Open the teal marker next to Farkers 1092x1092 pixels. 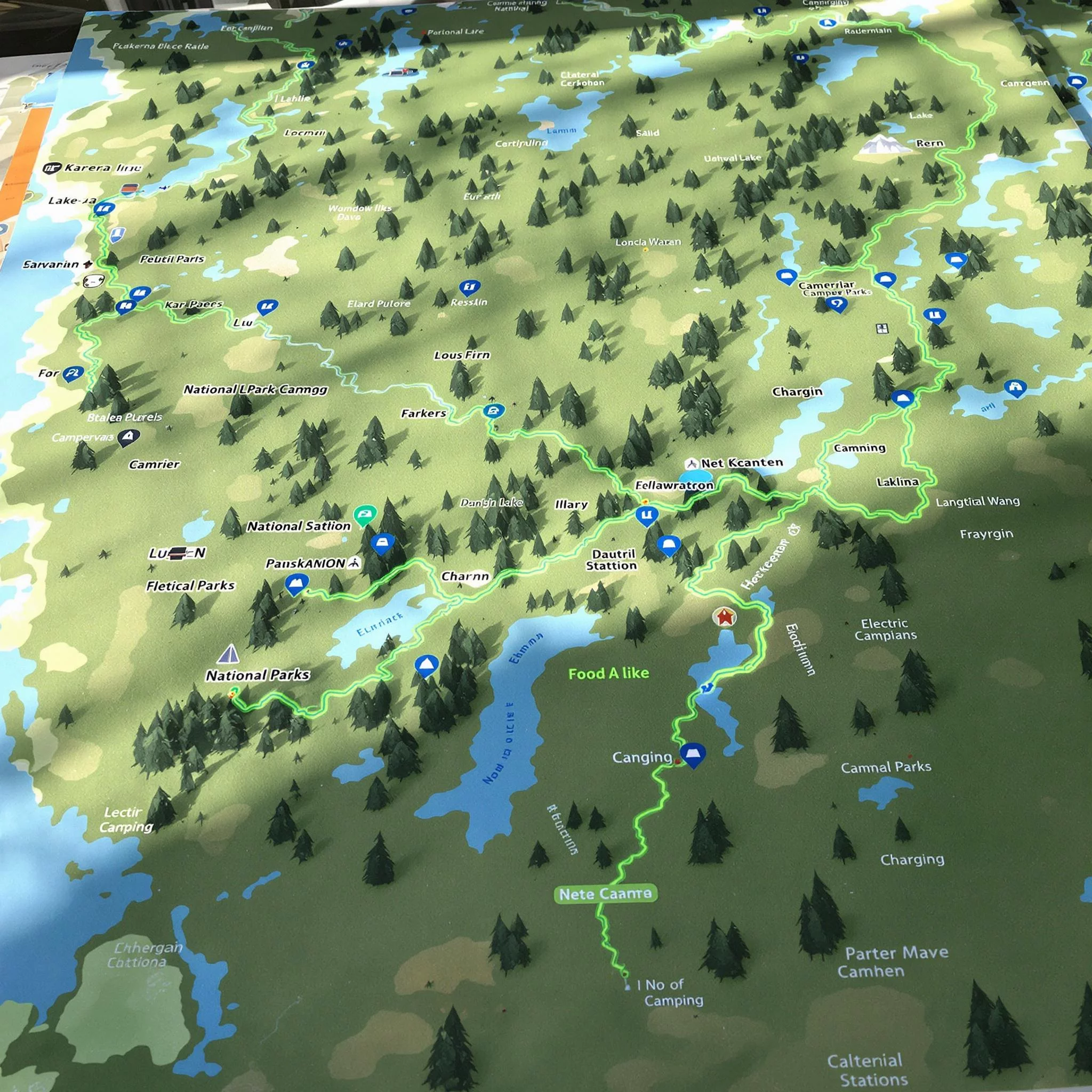(493, 411)
